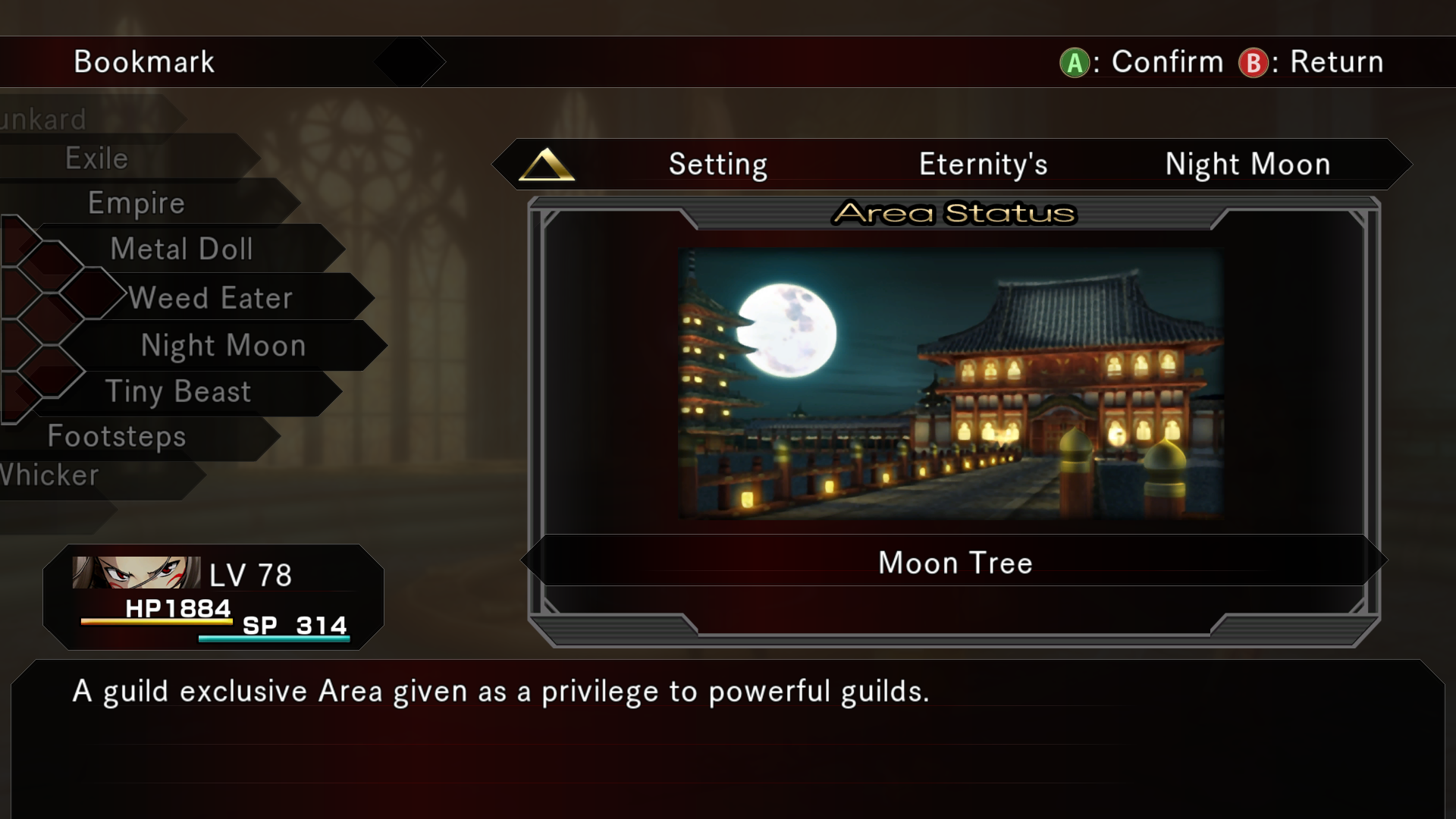The height and width of the screenshot is (819, 1456).
Task: Select the Tiny Beast entry
Action: coord(178,391)
